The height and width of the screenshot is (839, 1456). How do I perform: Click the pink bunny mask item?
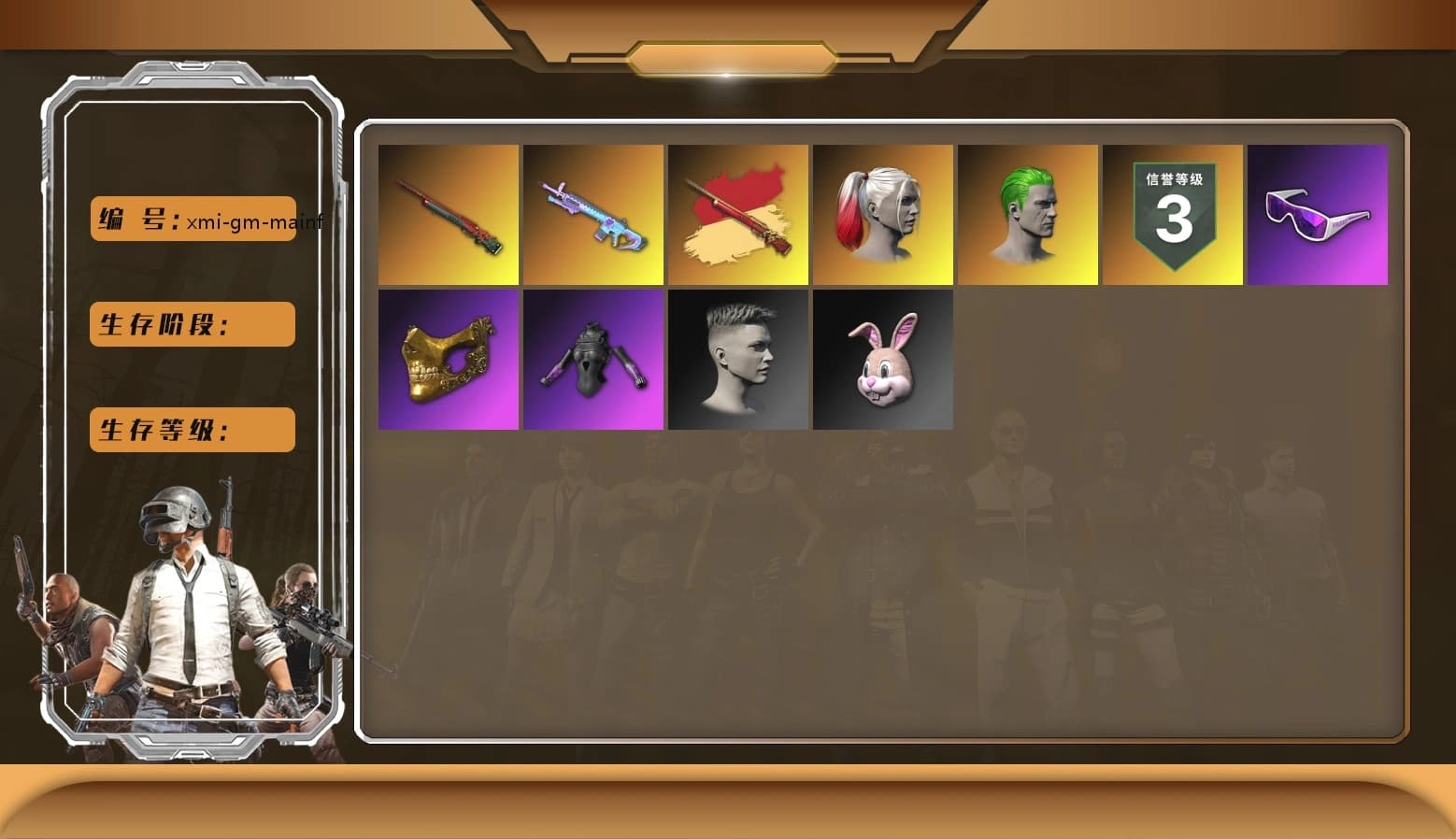pyautogui.click(x=882, y=360)
